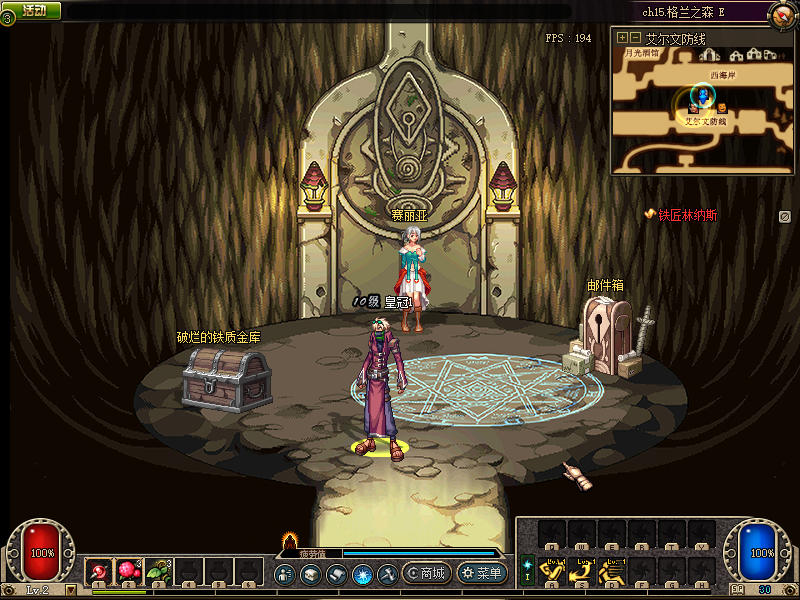This screenshot has width=800, height=600.
Task: Open the 商城 shop
Action: point(426,573)
